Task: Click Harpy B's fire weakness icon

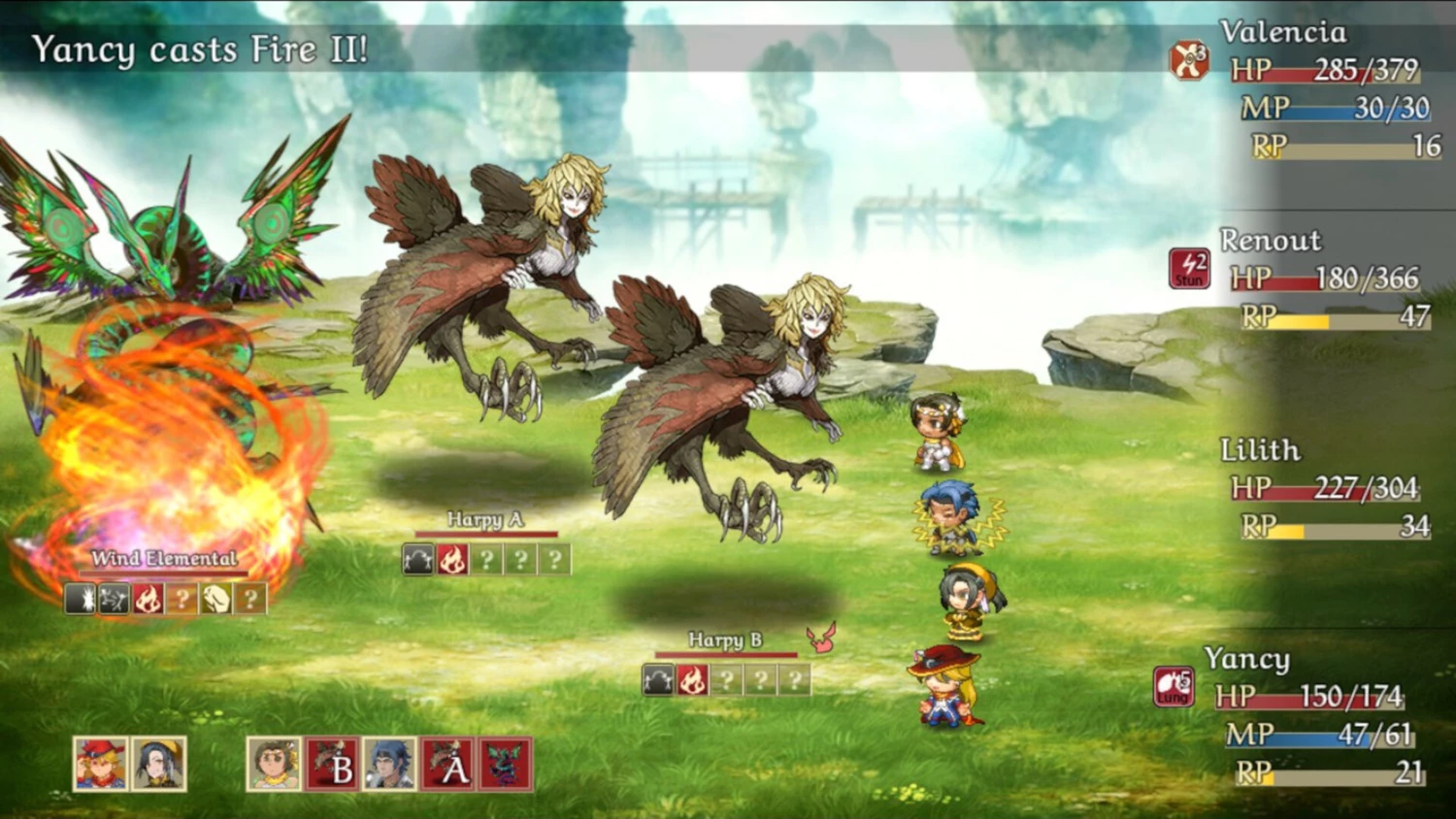Action: click(x=691, y=680)
